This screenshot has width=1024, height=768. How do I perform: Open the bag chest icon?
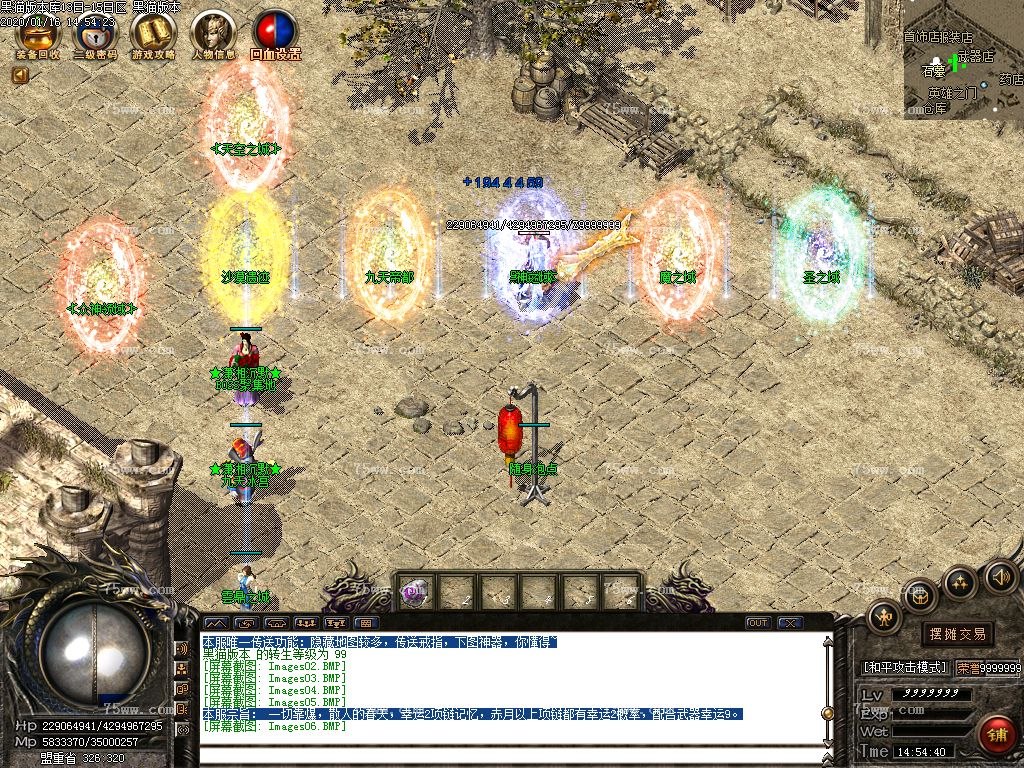point(920,597)
